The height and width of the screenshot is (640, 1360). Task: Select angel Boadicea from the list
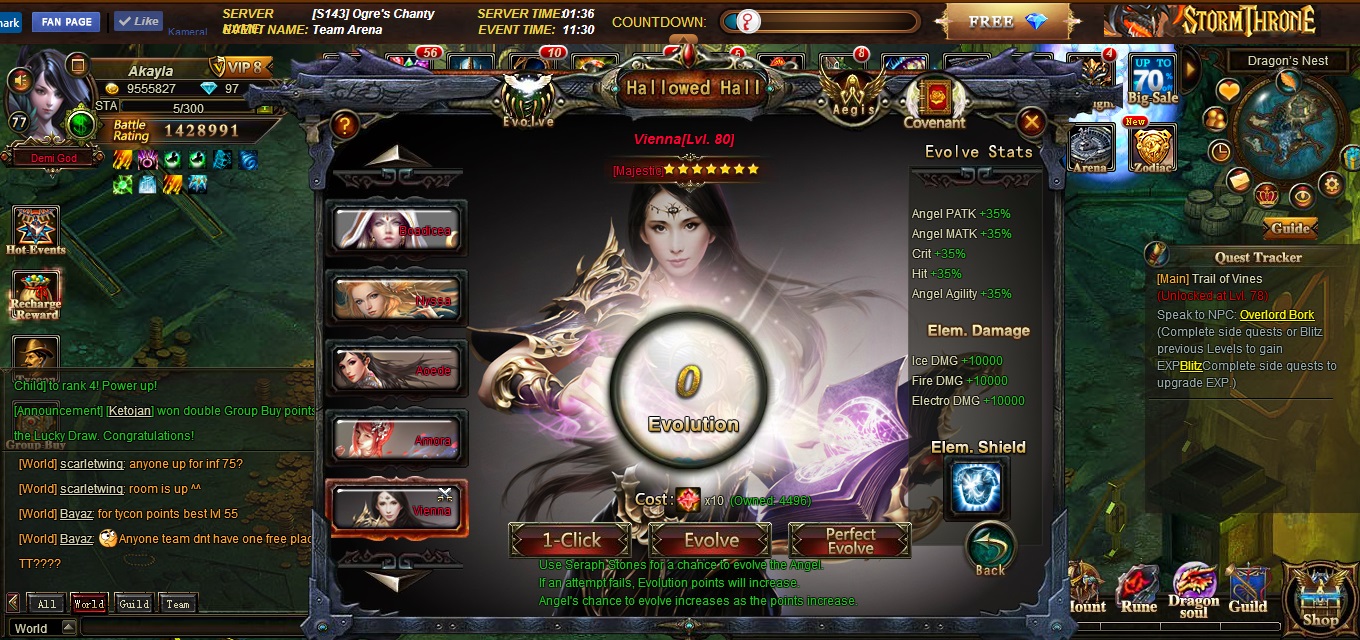(397, 229)
